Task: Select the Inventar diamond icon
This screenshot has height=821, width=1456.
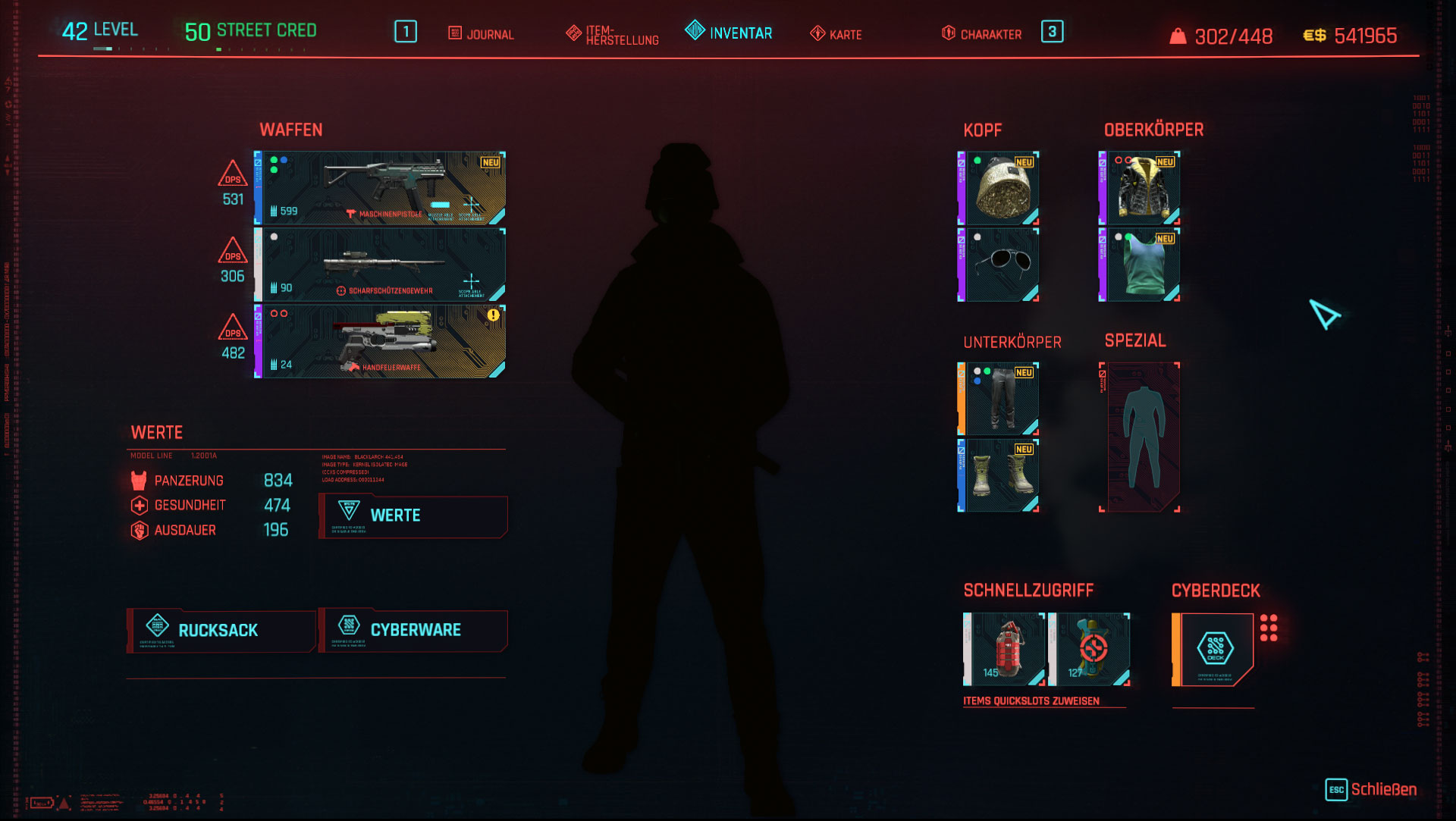Action: [695, 33]
